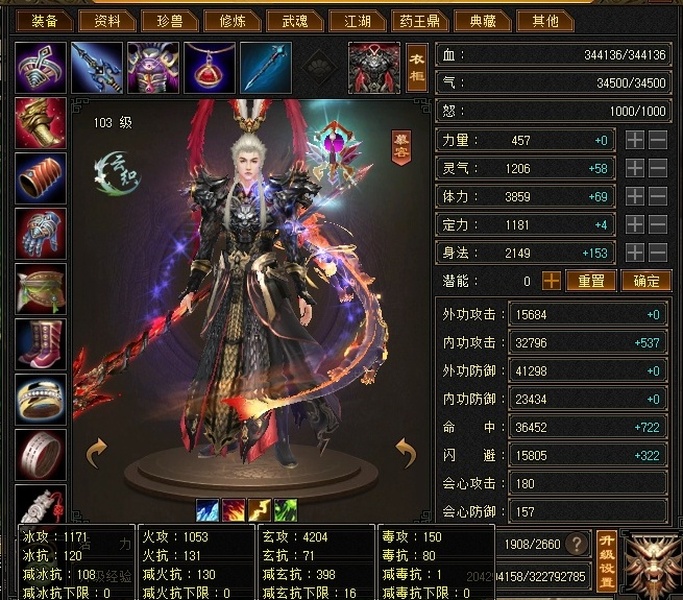Confirm attribute points with 确定
This screenshot has height=600, width=683.
click(x=646, y=281)
